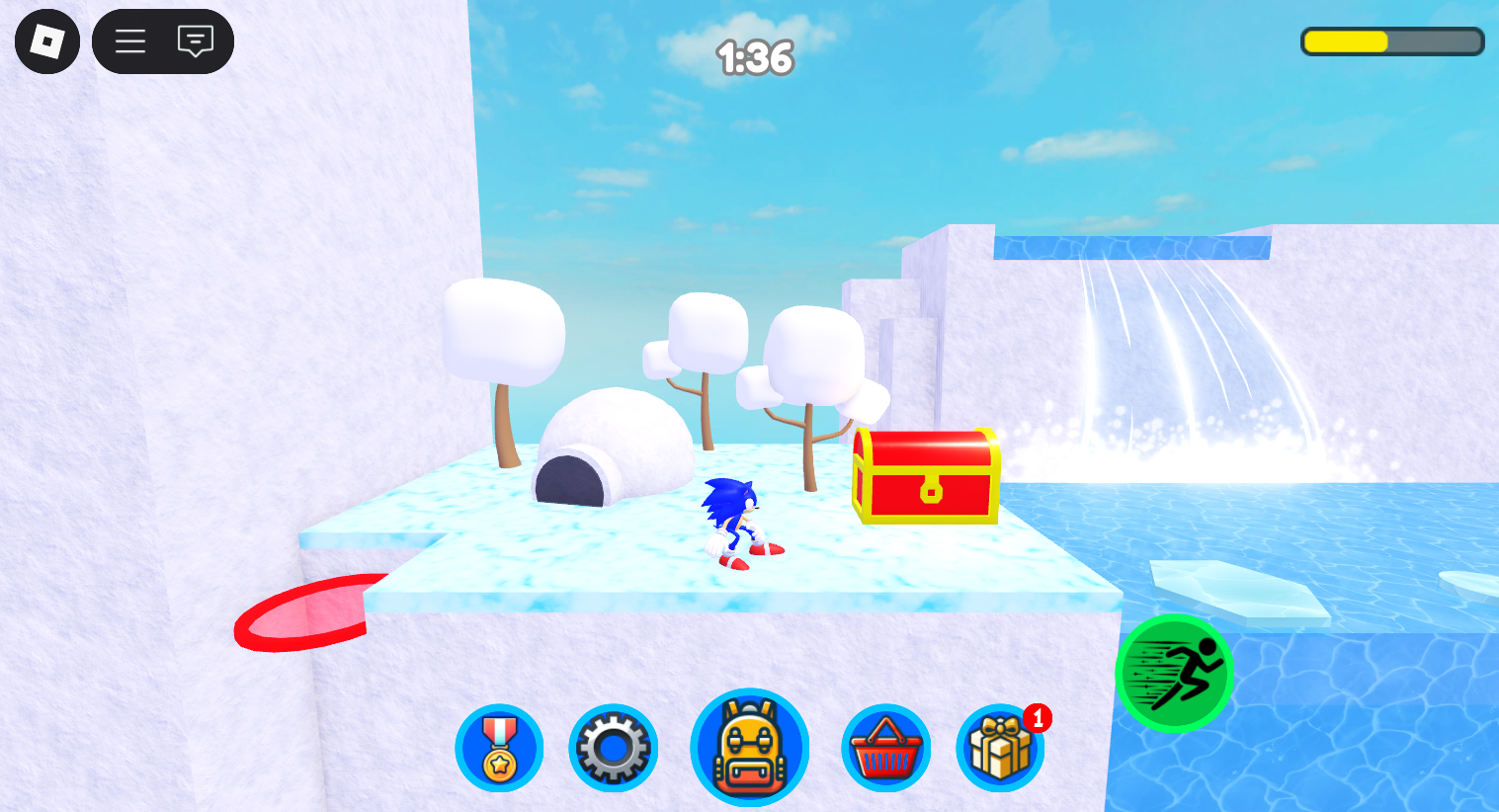
Task: Claim the gift box reward
Action: coord(1000,748)
